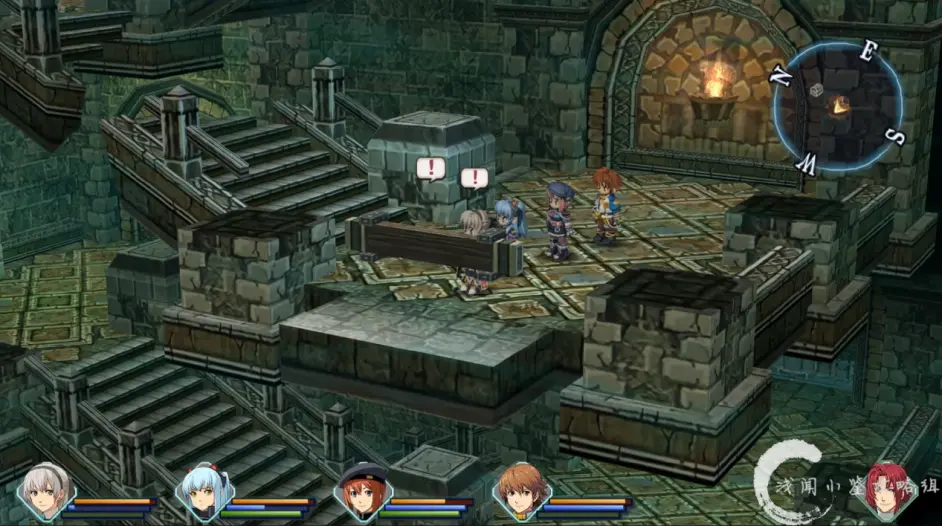This screenshot has height=526, width=942.
Task: Choose the blue-haired girl party portrait
Action: [203, 493]
